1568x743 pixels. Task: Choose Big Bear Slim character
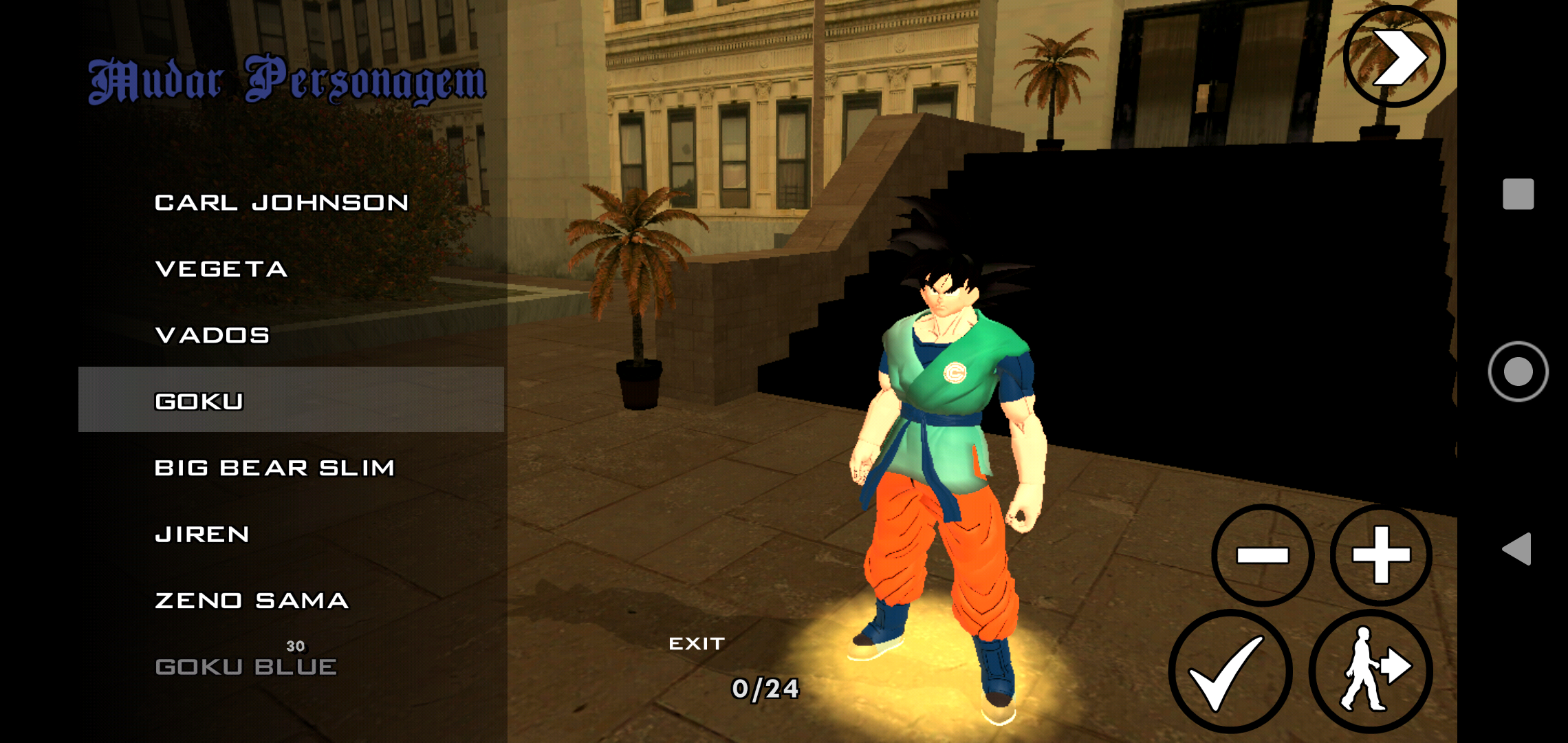[275, 467]
